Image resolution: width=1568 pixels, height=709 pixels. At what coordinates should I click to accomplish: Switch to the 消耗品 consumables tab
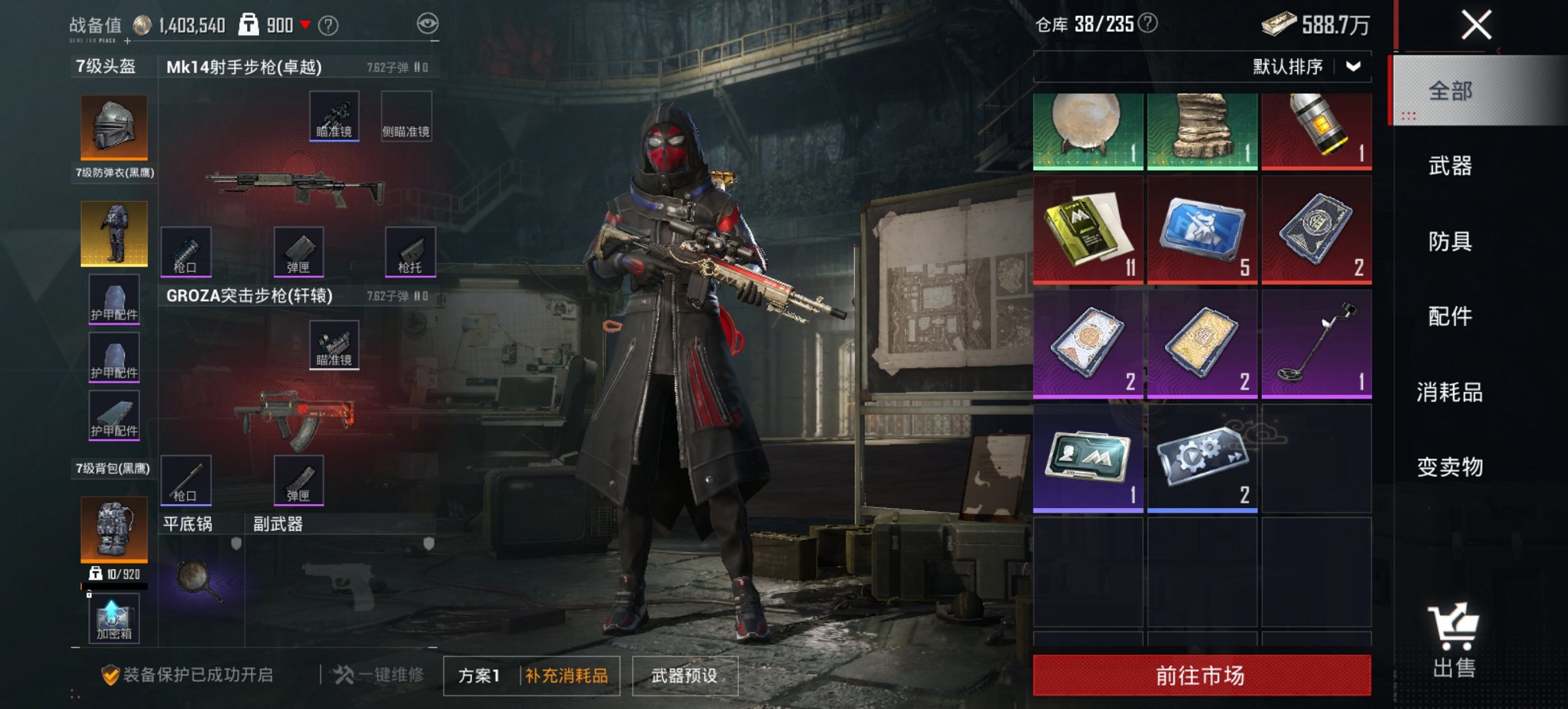pos(1450,393)
